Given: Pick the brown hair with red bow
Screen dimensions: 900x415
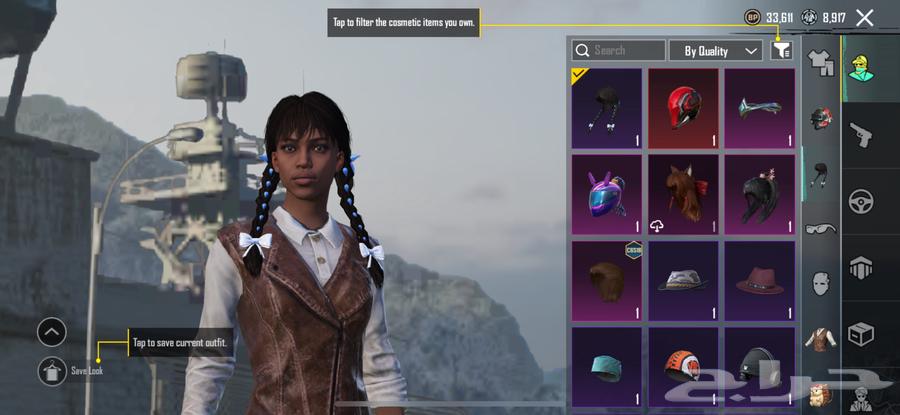Looking at the screenshot, I should (683, 194).
